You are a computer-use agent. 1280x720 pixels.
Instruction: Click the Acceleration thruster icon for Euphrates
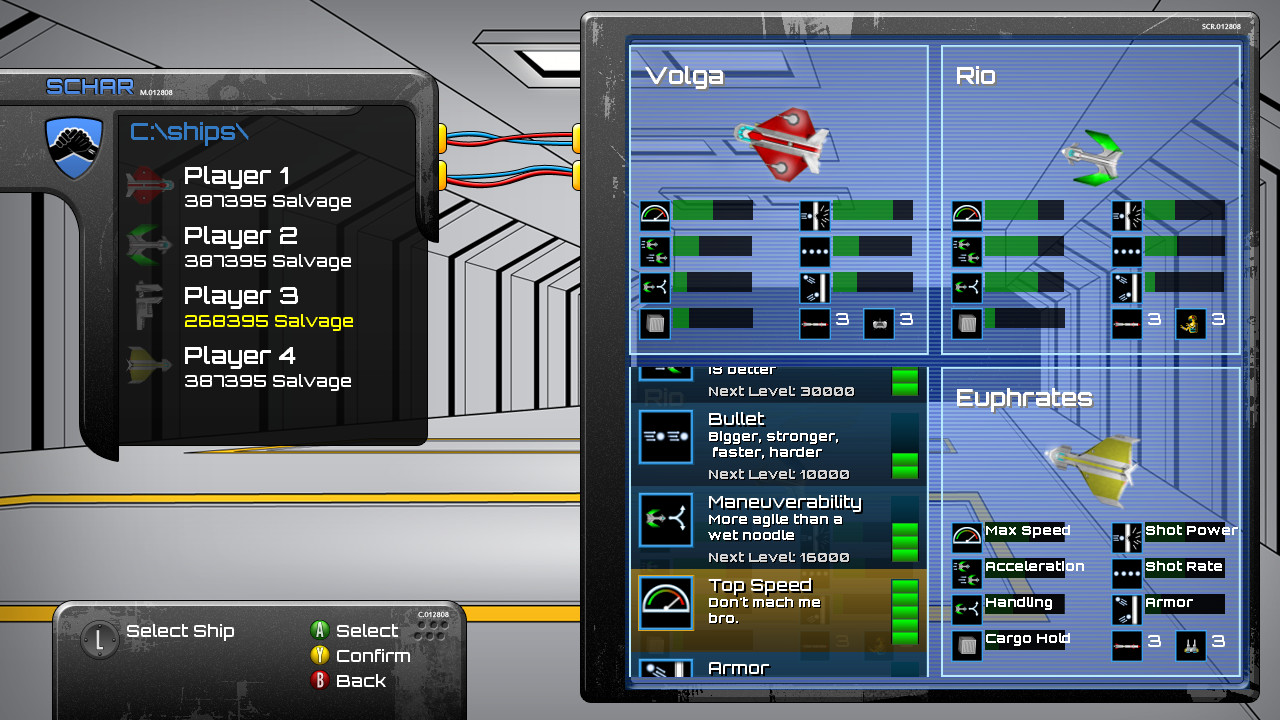click(966, 574)
